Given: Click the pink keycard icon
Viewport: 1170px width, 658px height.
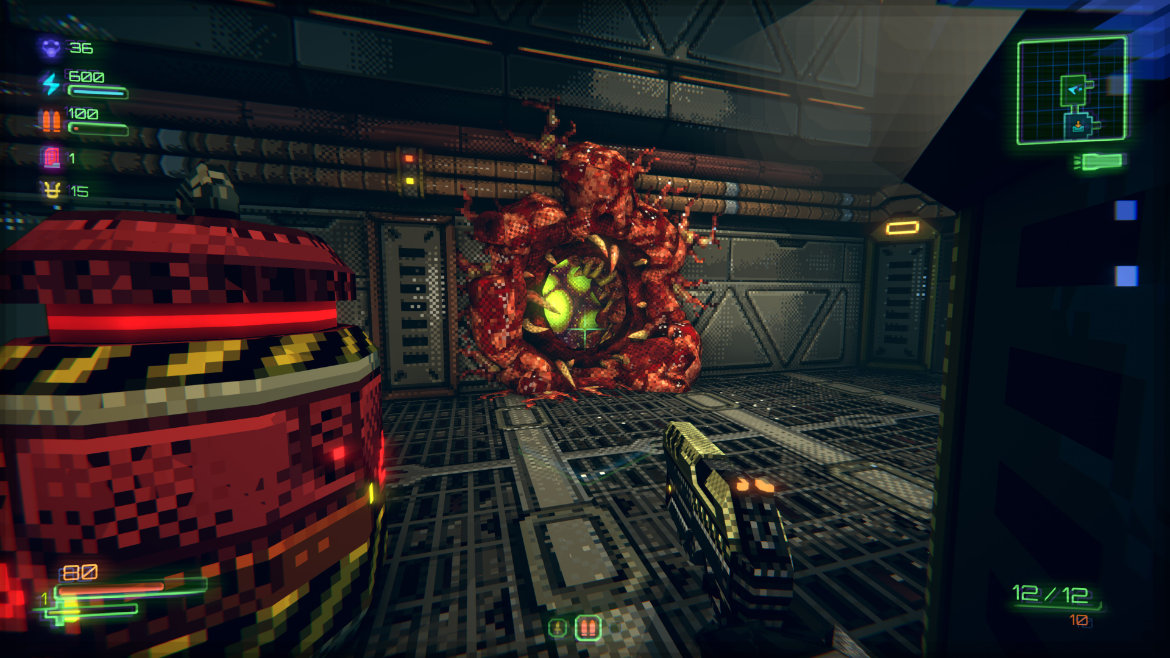Looking at the screenshot, I should click(x=50, y=157).
